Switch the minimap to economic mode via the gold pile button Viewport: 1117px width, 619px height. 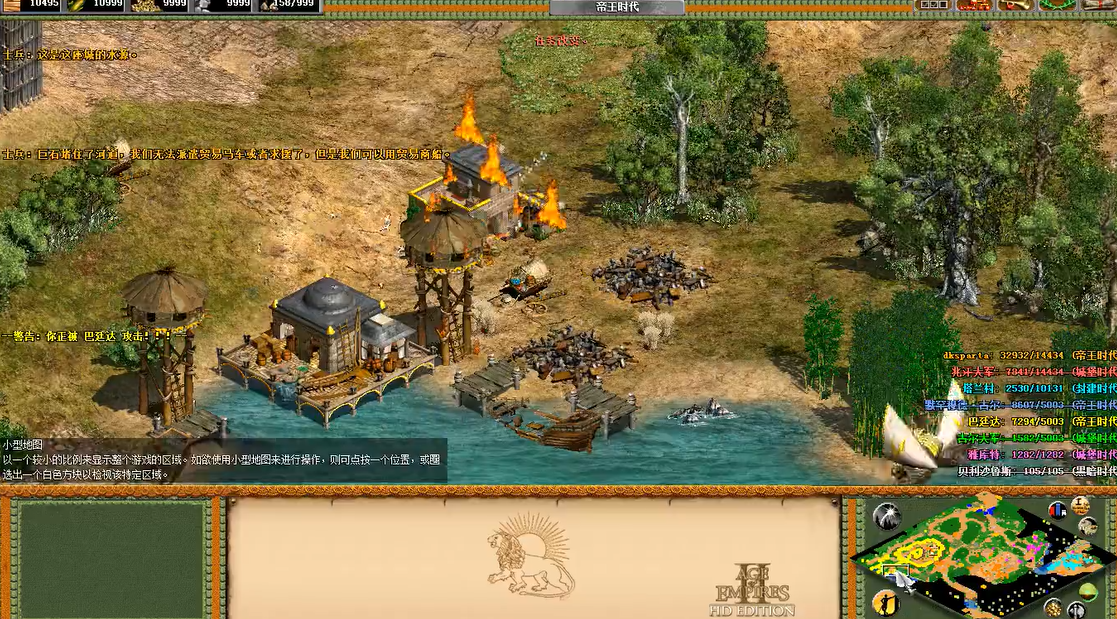pyautogui.click(x=1052, y=607)
